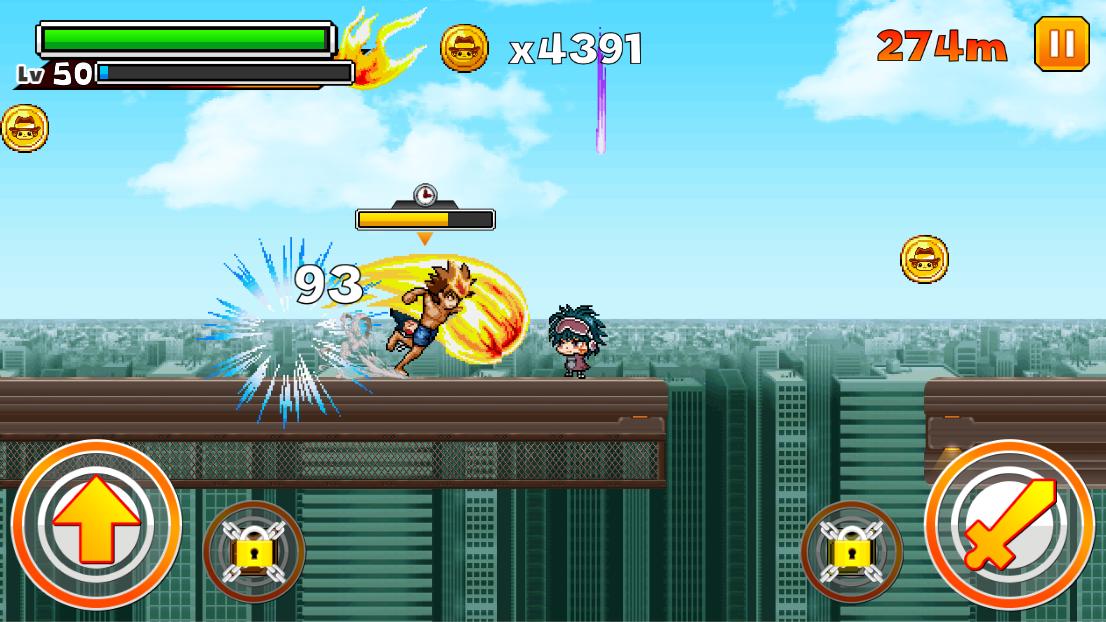Pause the game with the orange button
The width and height of the screenshot is (1106, 622).
click(x=1061, y=44)
